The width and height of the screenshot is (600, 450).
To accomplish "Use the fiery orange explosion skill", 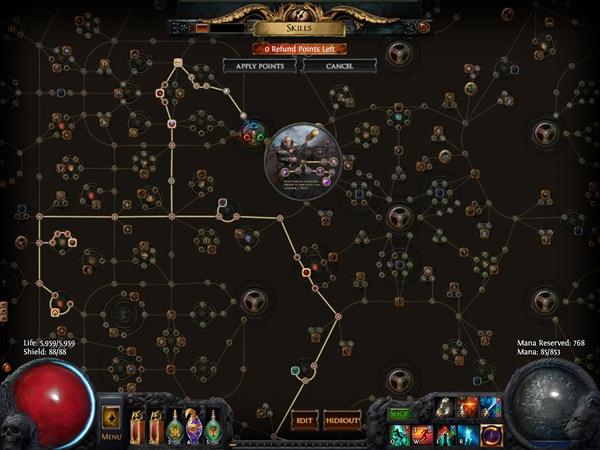I will click(x=468, y=407).
